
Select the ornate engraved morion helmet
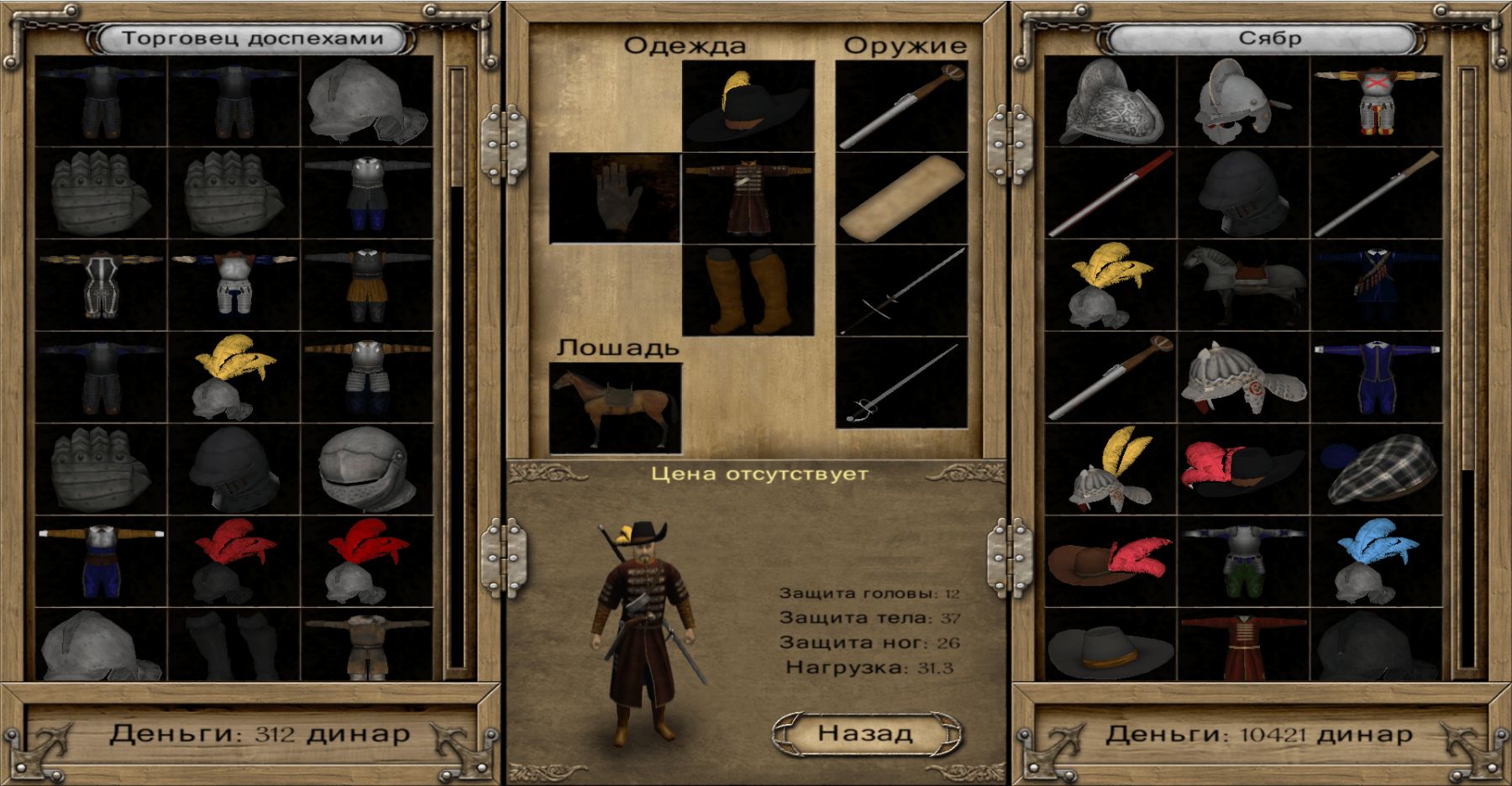pyautogui.click(x=1110, y=102)
